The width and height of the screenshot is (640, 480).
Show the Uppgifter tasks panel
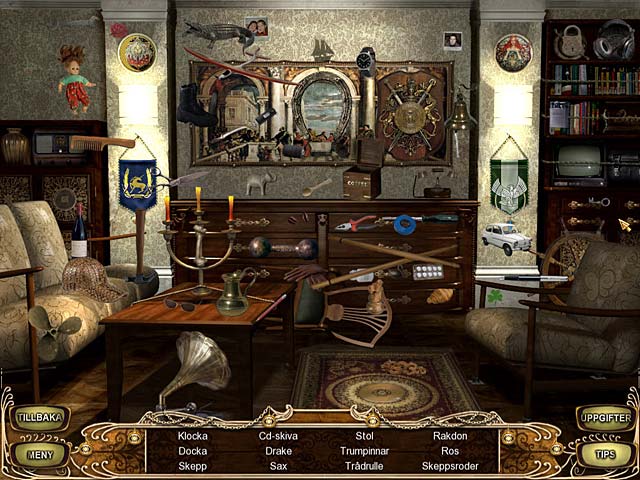(x=606, y=418)
